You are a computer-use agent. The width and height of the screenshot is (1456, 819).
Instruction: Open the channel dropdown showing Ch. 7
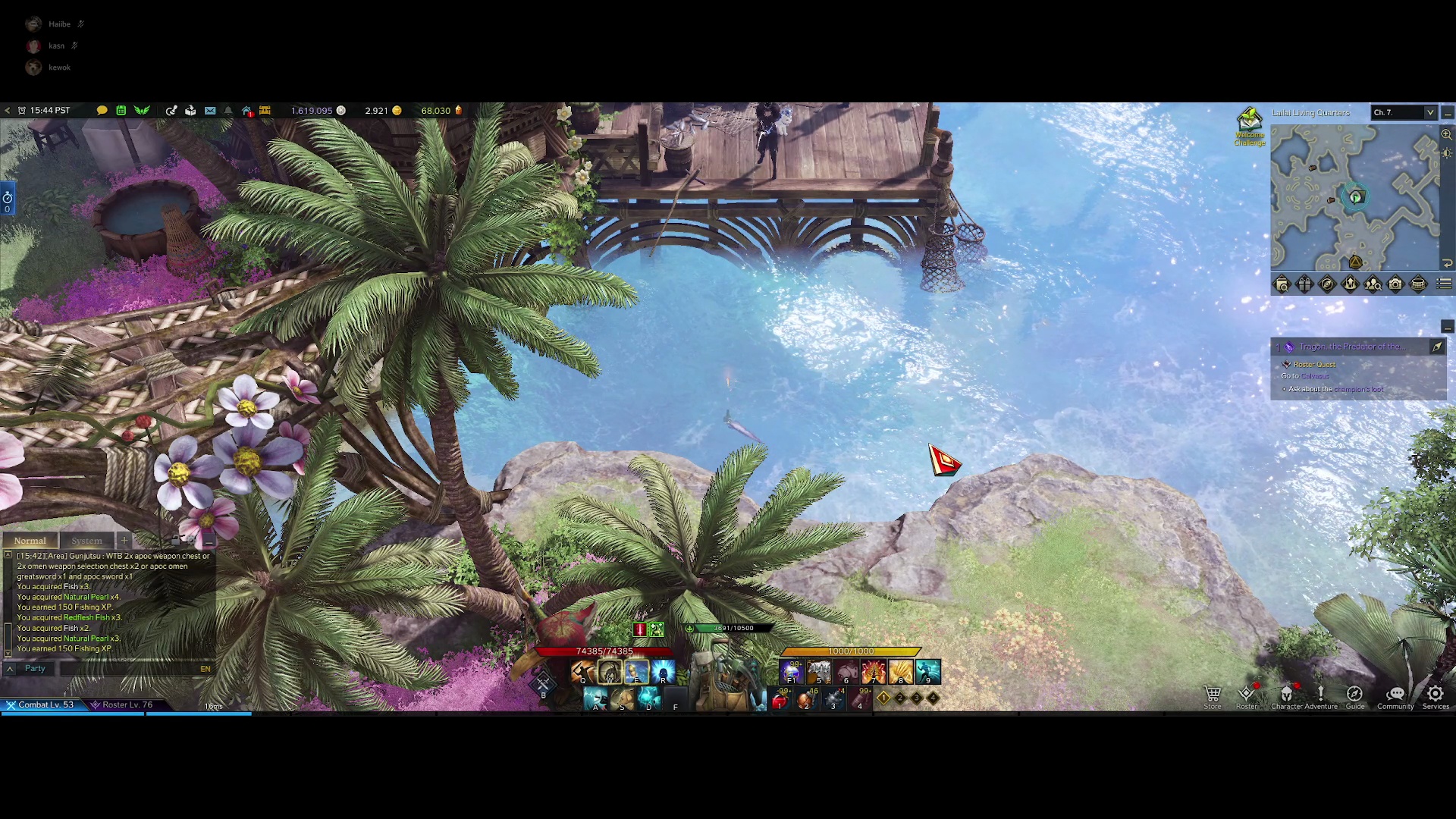pyautogui.click(x=1404, y=112)
